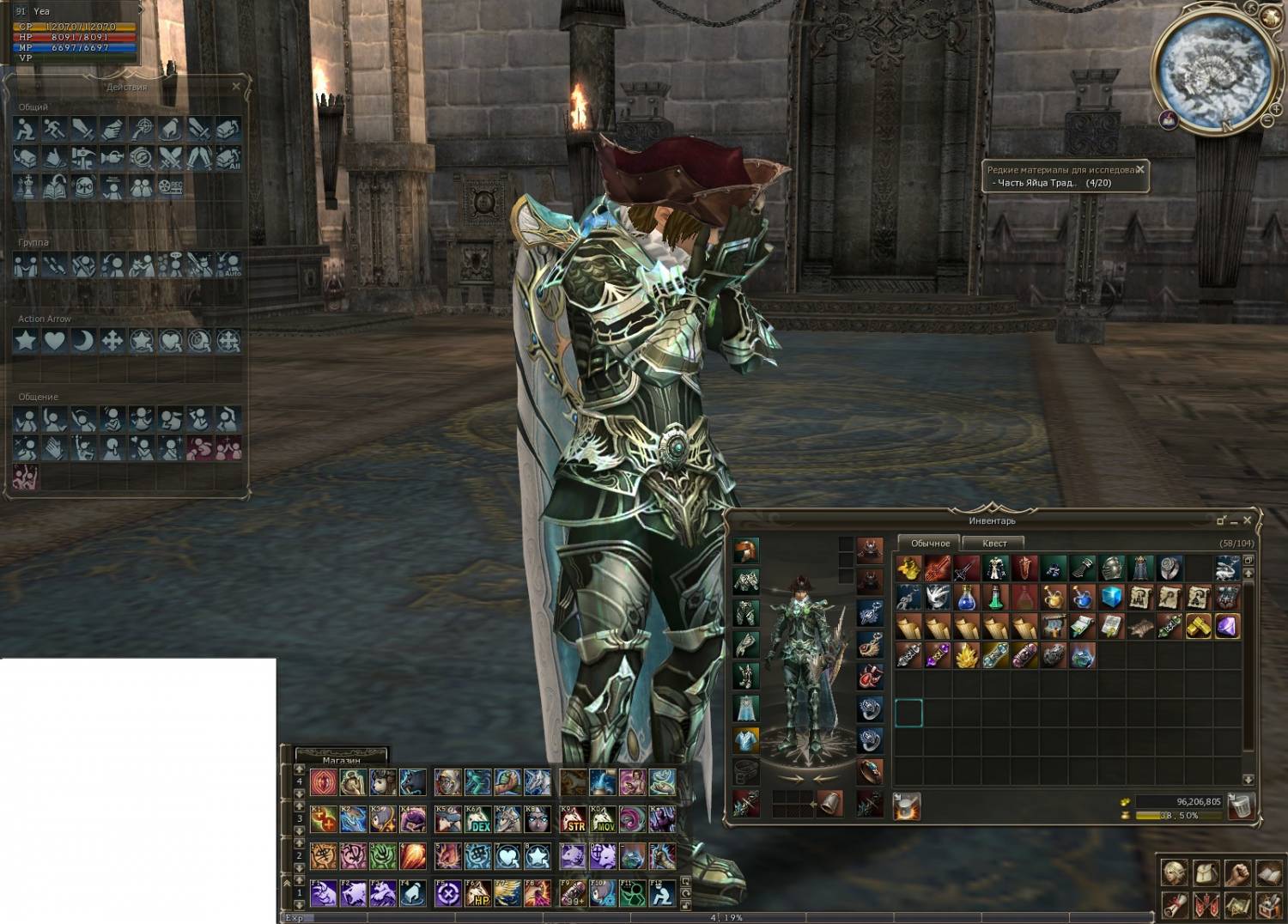Close the quest tracker notification

pyautogui.click(x=1140, y=170)
